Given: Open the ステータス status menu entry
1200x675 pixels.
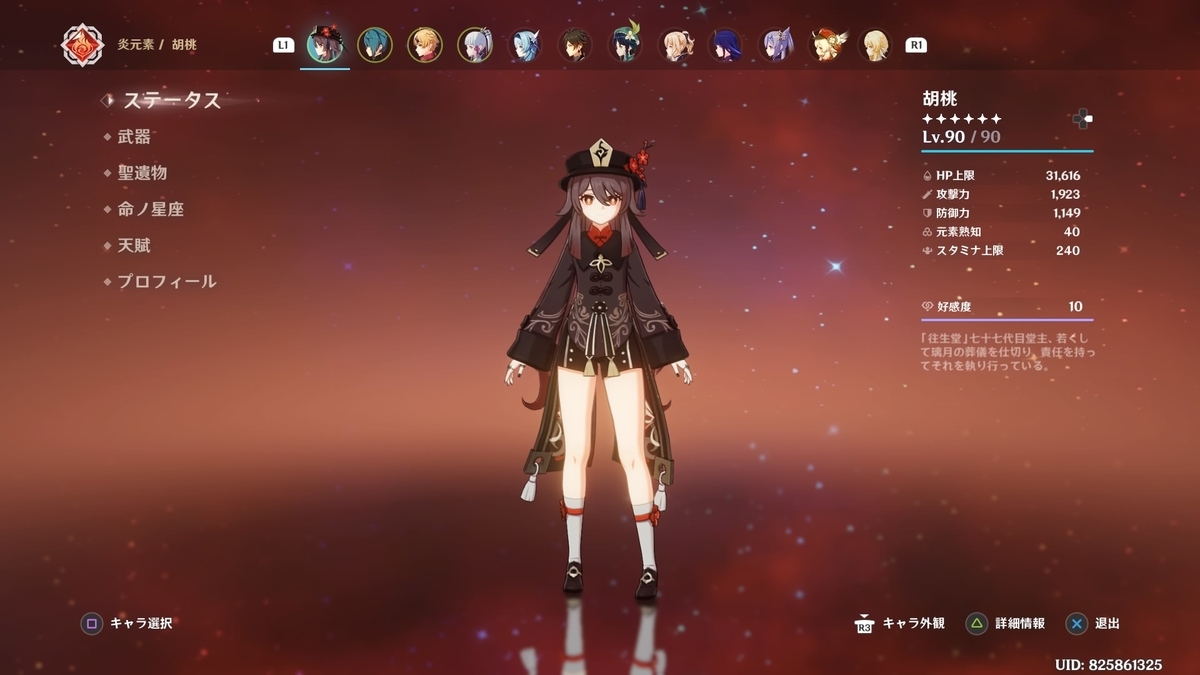Looking at the screenshot, I should click(x=171, y=100).
